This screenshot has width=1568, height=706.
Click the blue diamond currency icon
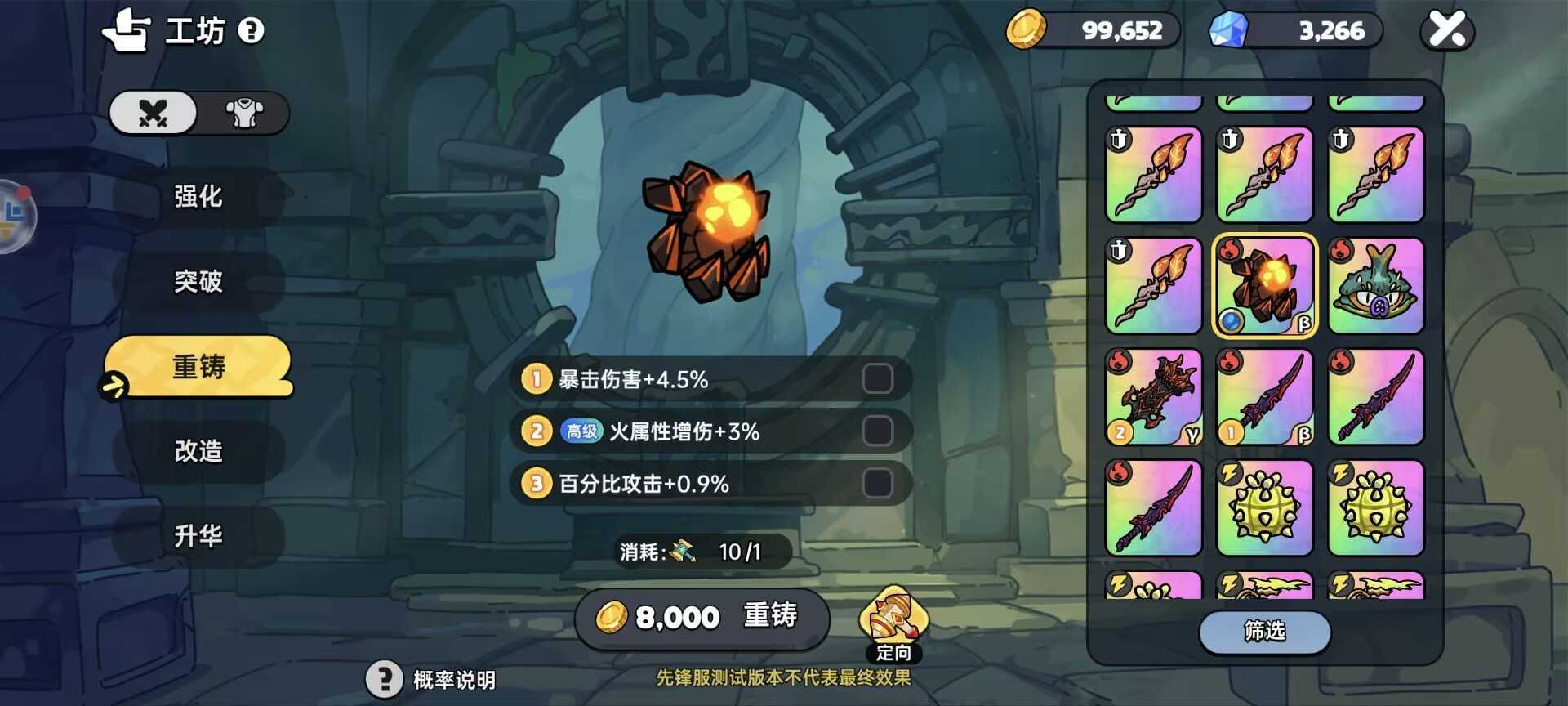coord(1227,30)
